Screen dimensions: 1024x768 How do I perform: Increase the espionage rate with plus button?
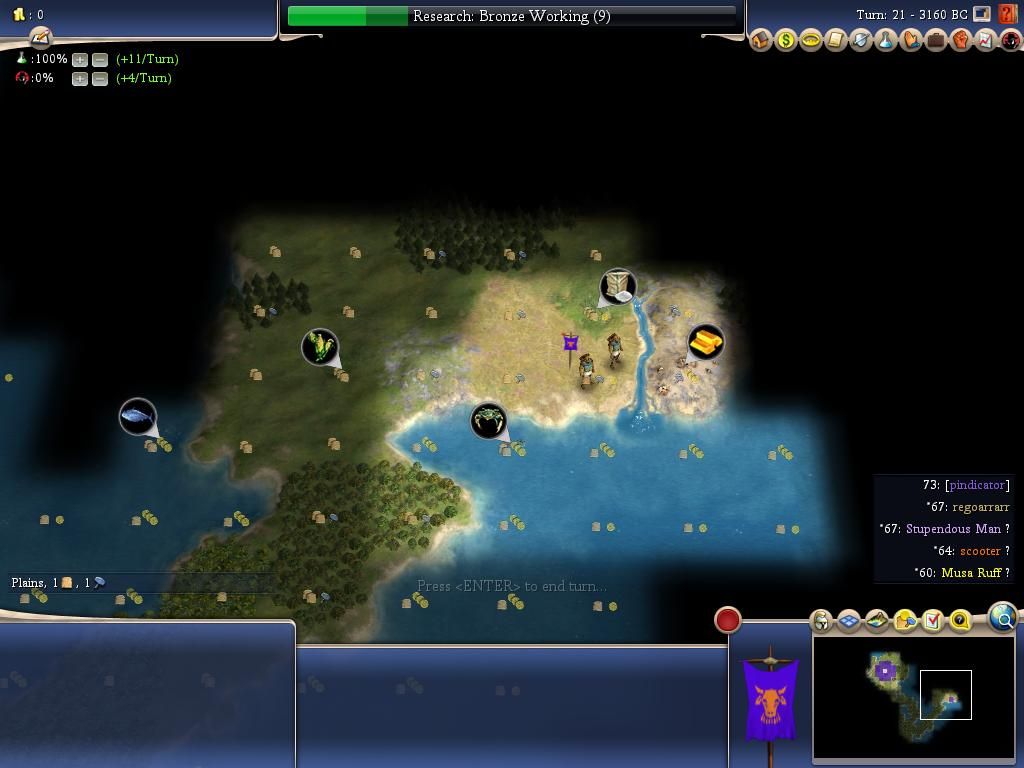pos(80,78)
